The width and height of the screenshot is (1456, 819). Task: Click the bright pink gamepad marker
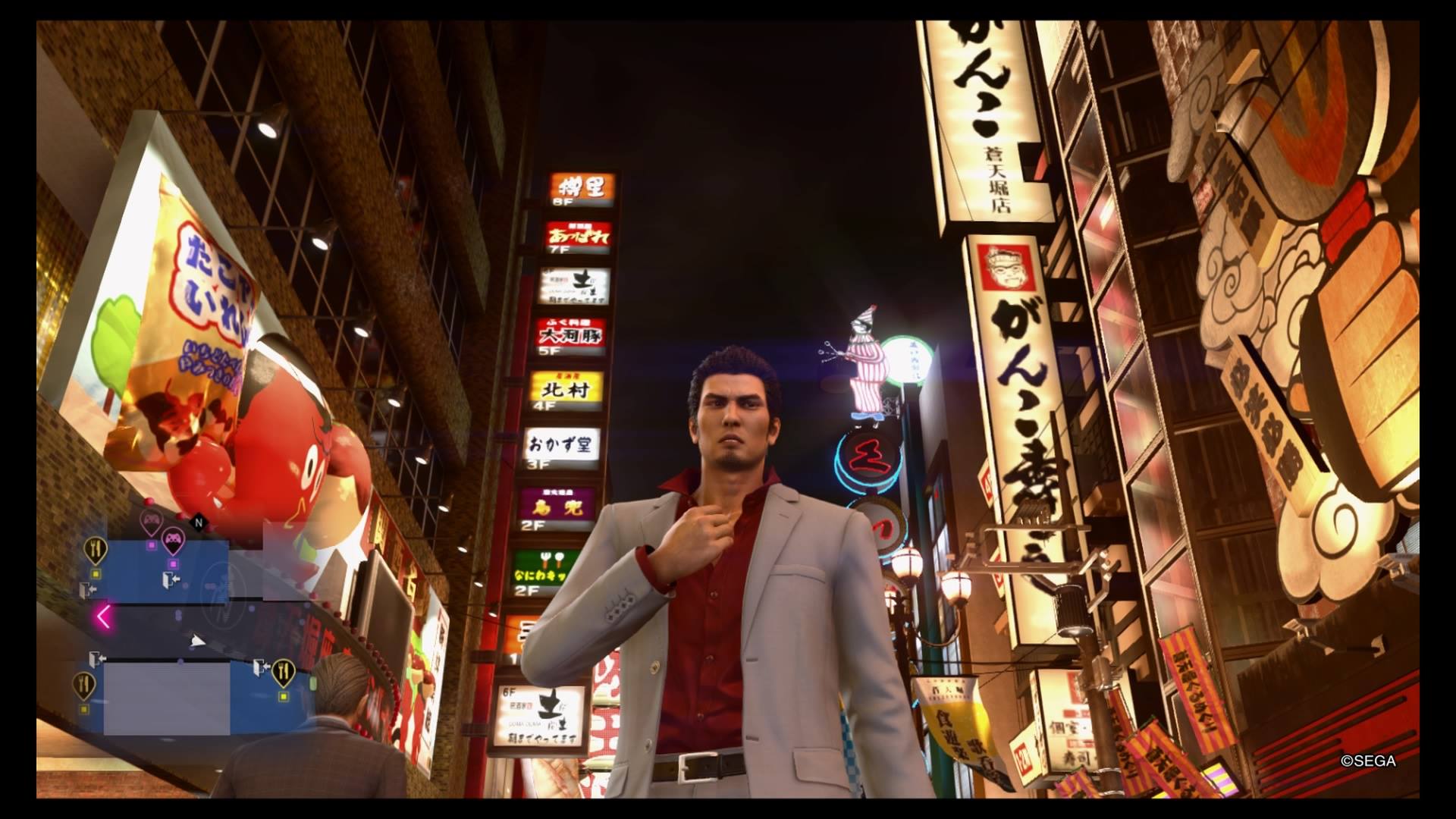tap(174, 540)
